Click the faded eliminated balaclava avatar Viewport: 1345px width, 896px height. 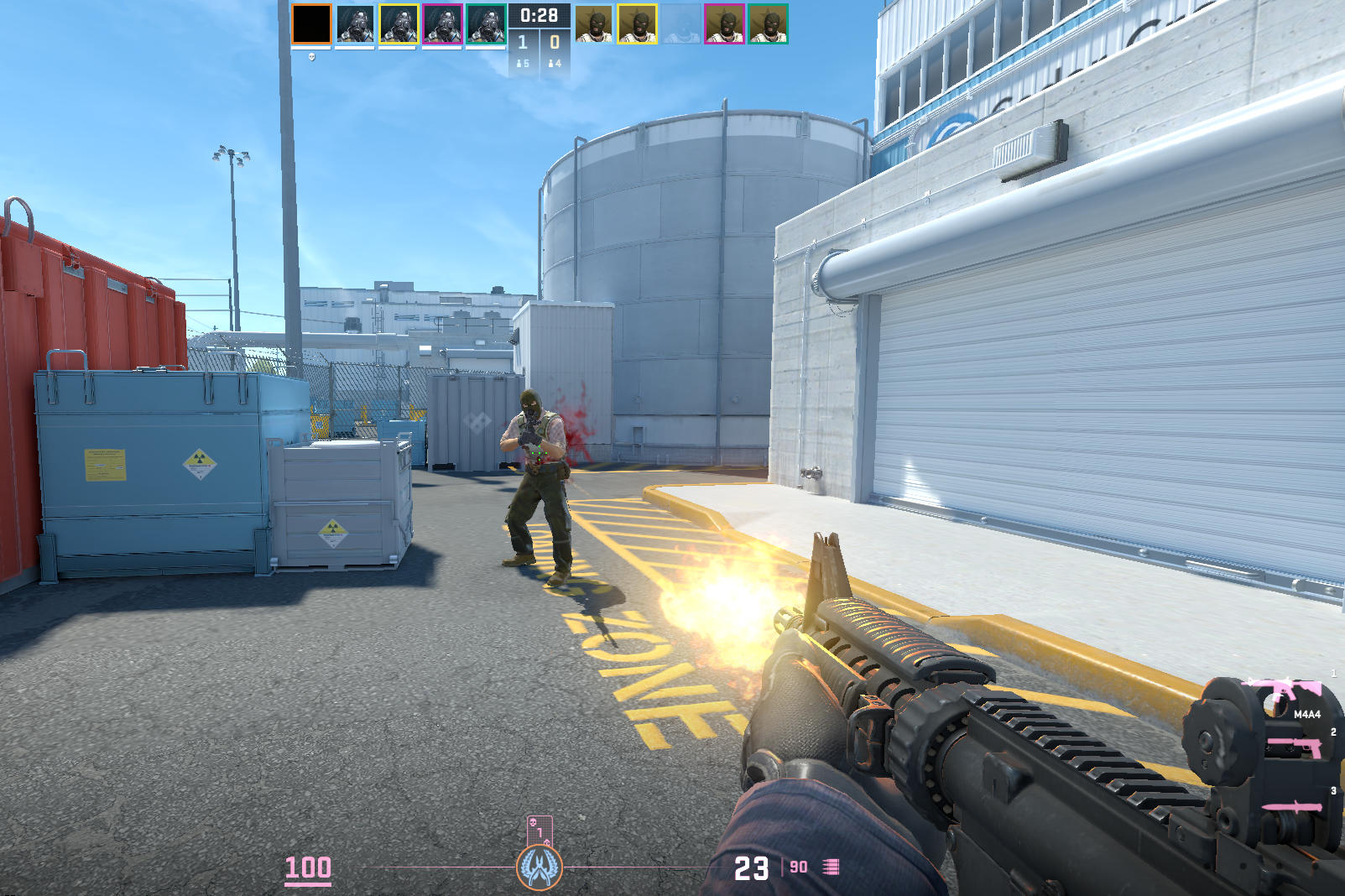(x=680, y=23)
